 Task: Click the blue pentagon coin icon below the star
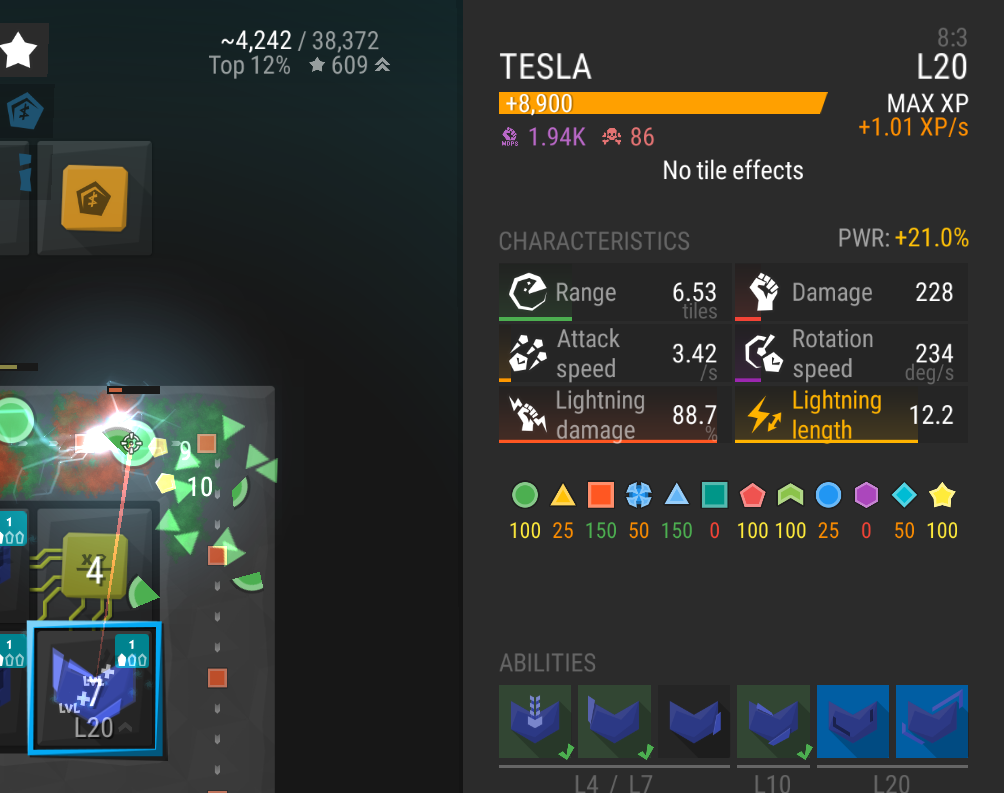(24, 111)
